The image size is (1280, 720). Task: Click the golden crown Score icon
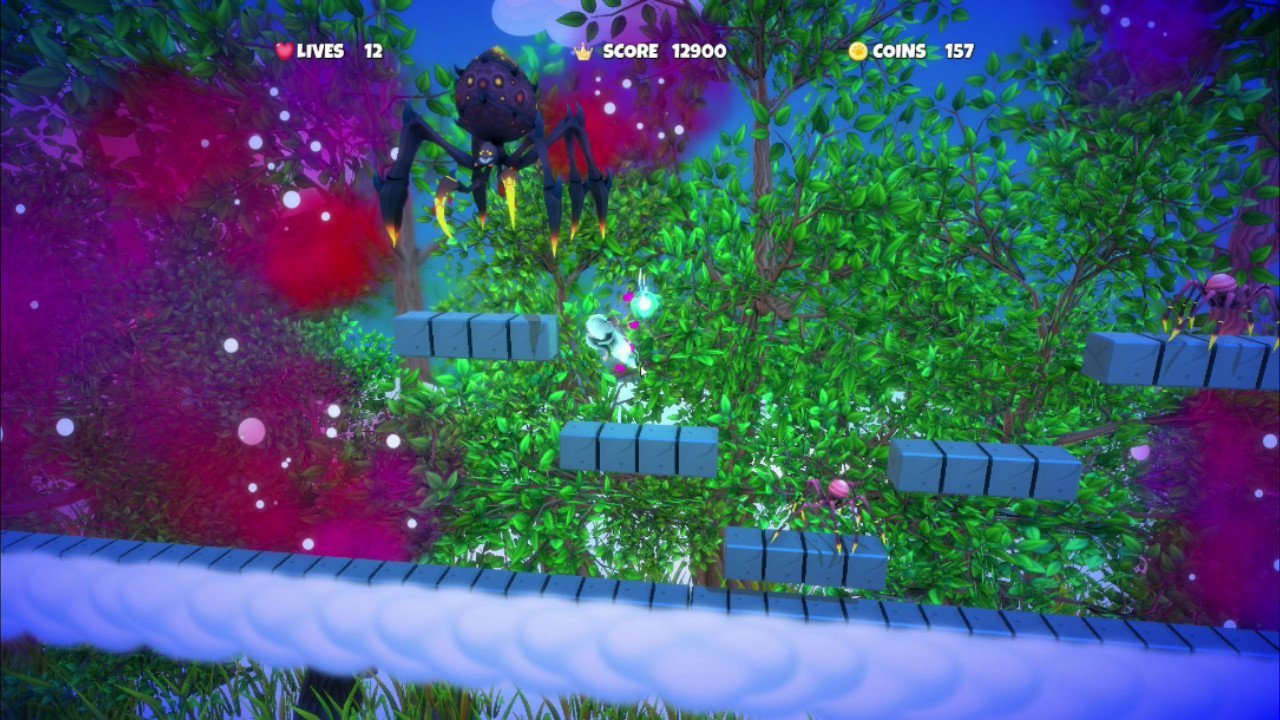click(x=582, y=53)
